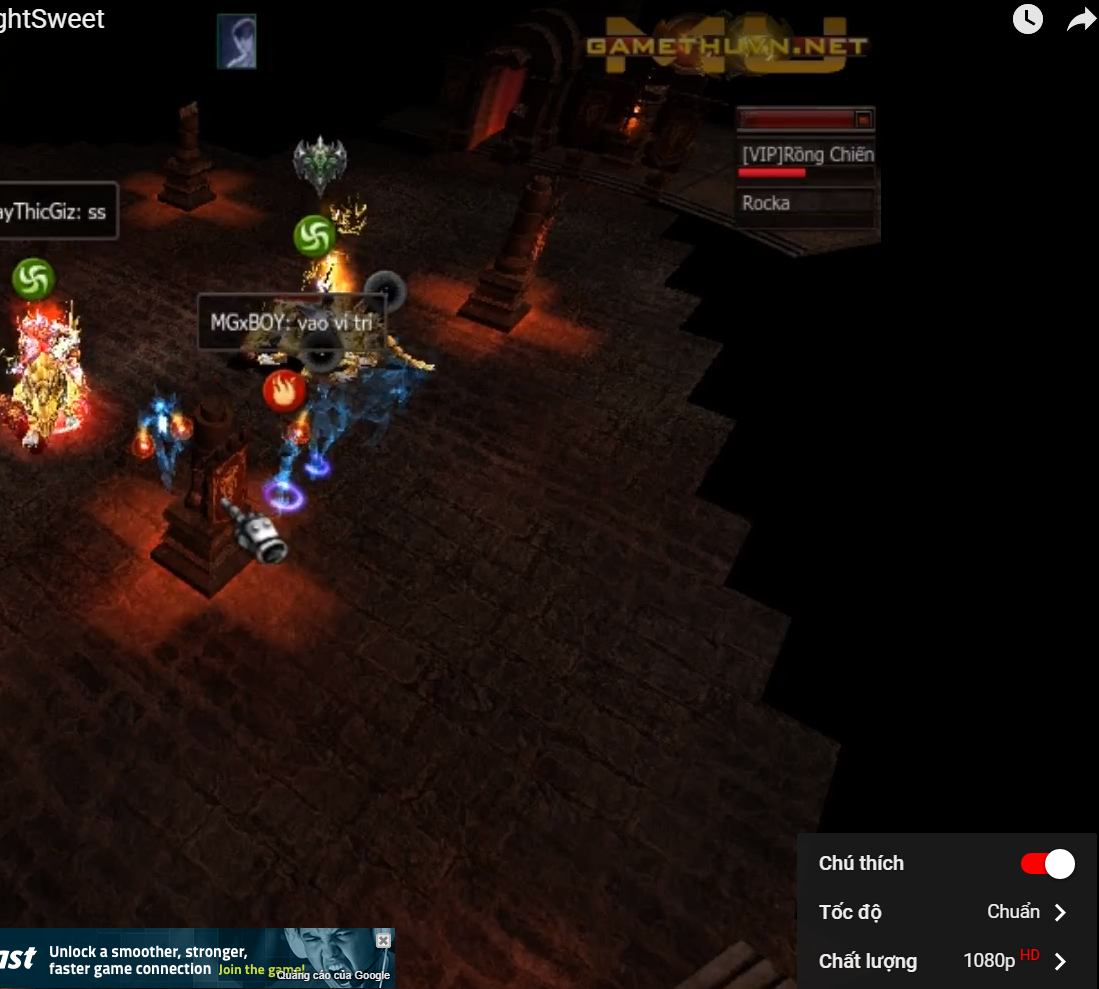This screenshot has width=1099, height=989.
Task: Select party member [VIP]Rồng Chiến
Action: click(806, 154)
